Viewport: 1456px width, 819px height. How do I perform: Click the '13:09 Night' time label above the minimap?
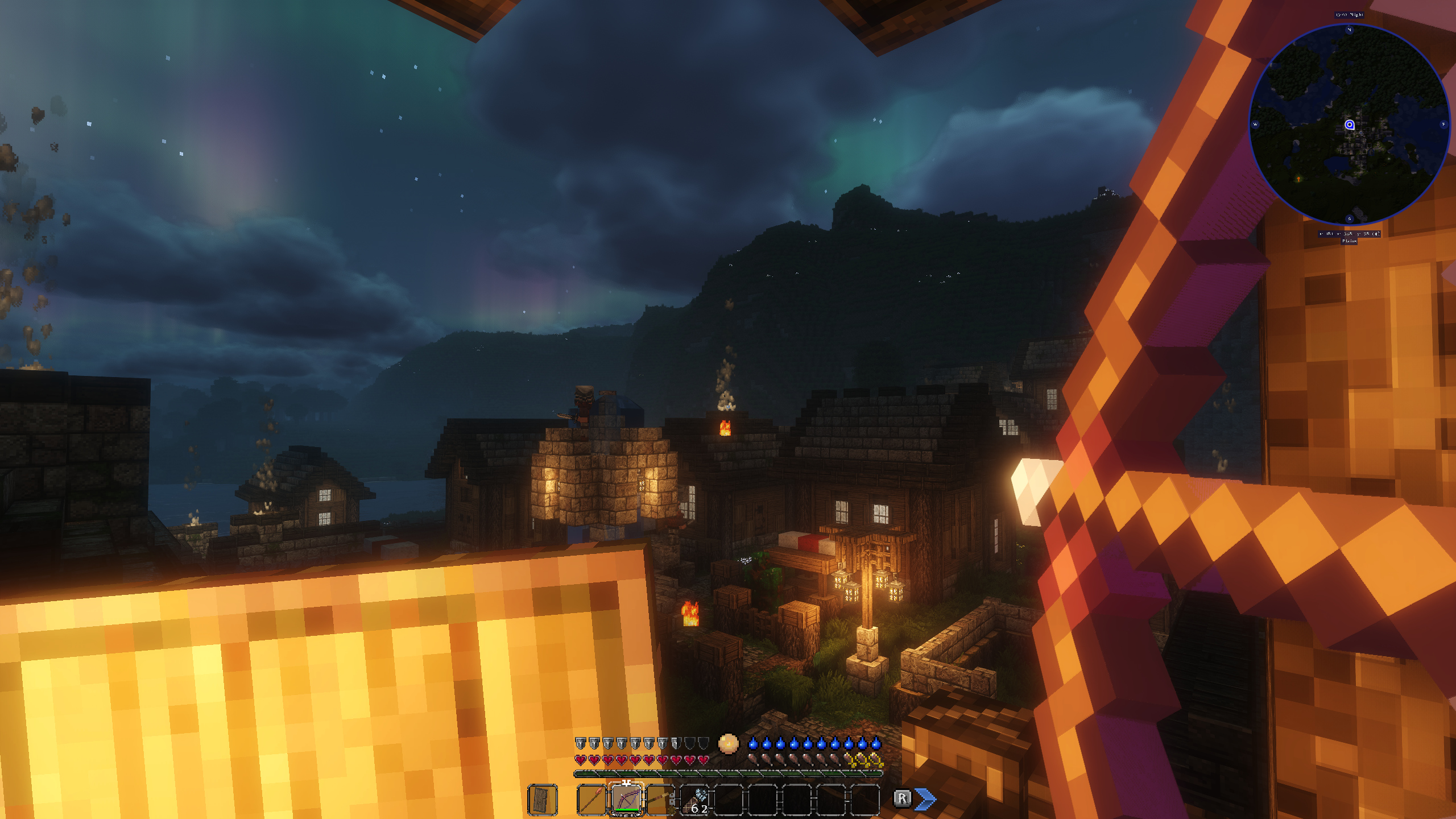pyautogui.click(x=1349, y=14)
